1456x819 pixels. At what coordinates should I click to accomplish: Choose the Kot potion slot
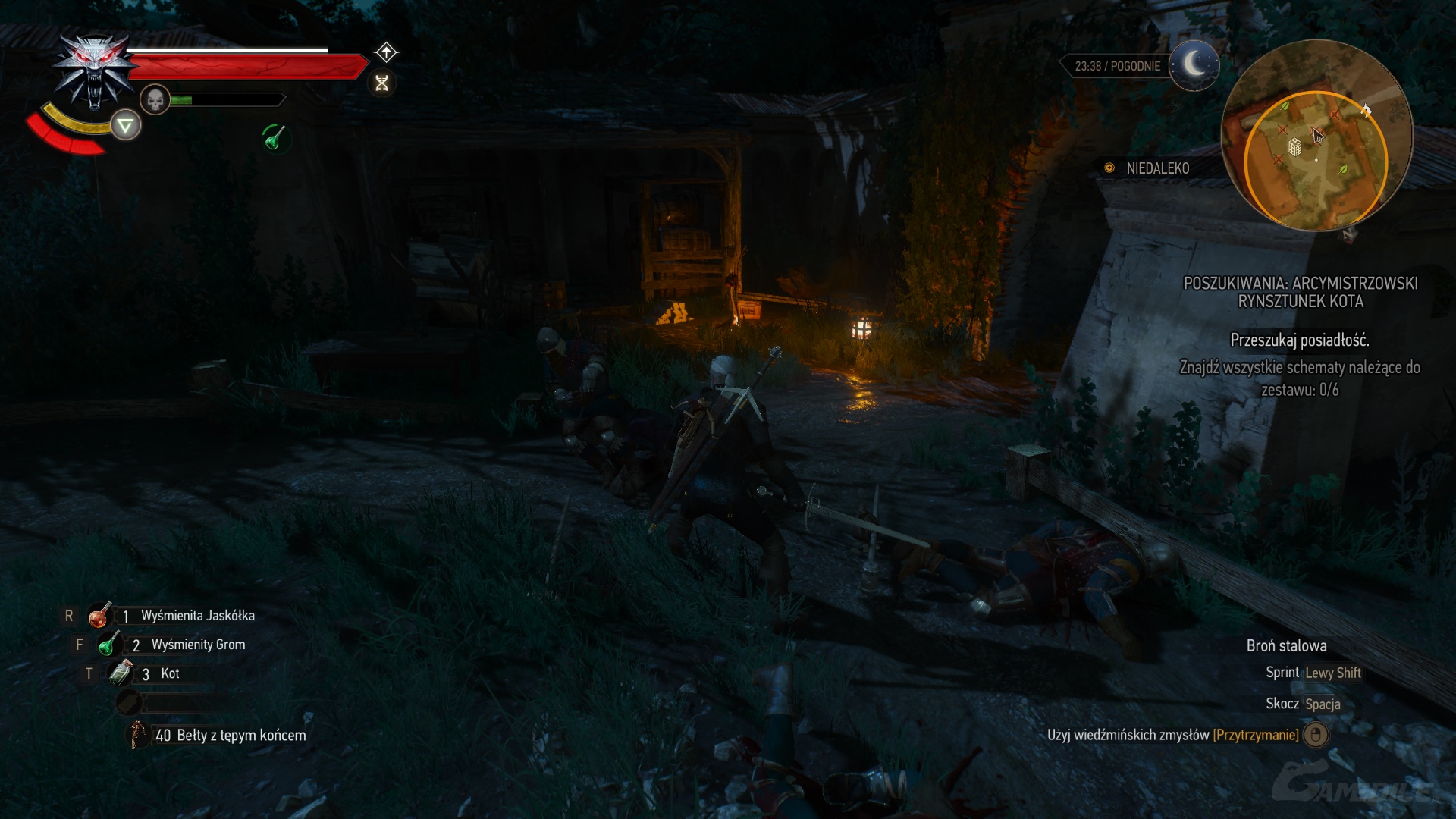tap(121, 673)
